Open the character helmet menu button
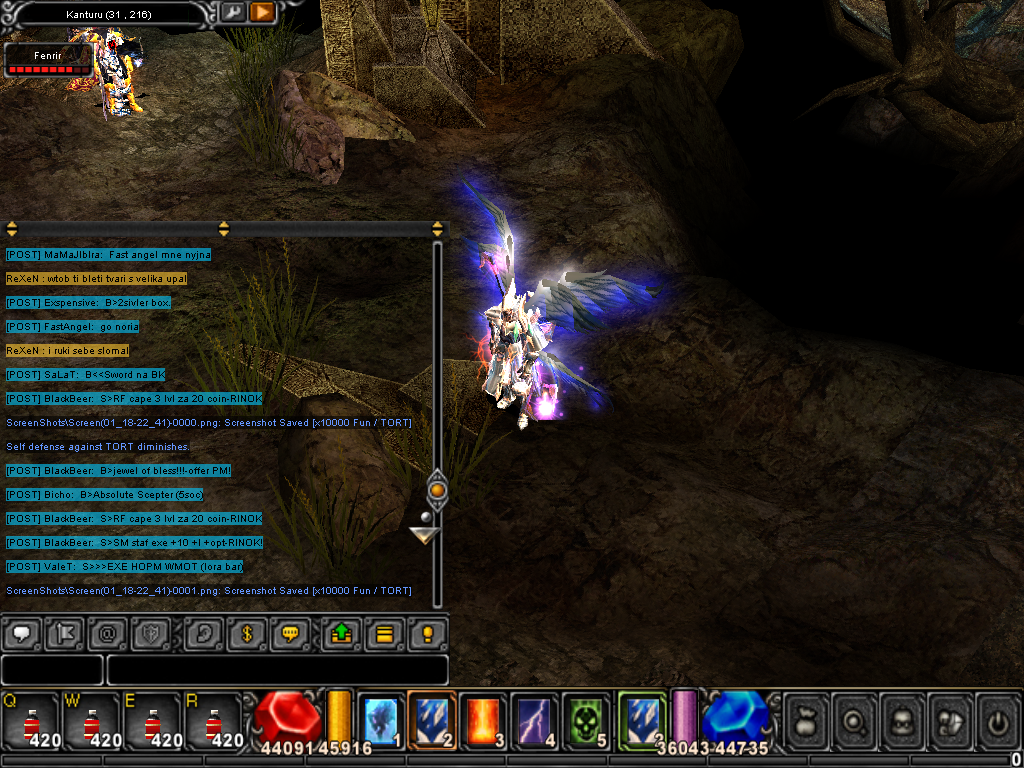 point(904,720)
